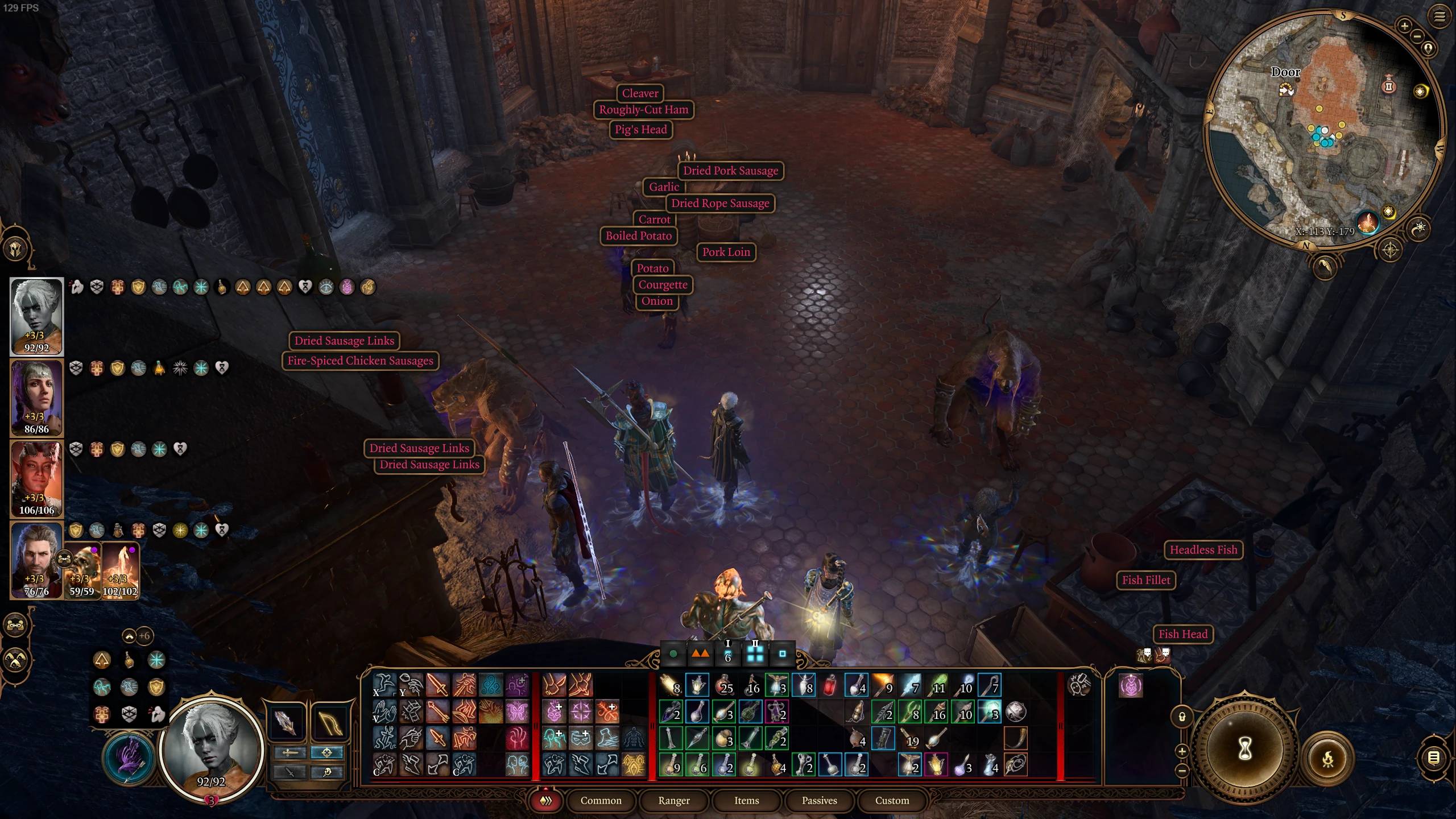The height and width of the screenshot is (819, 1456).
Task: Select the Passives hotbar tab
Action: [x=819, y=800]
